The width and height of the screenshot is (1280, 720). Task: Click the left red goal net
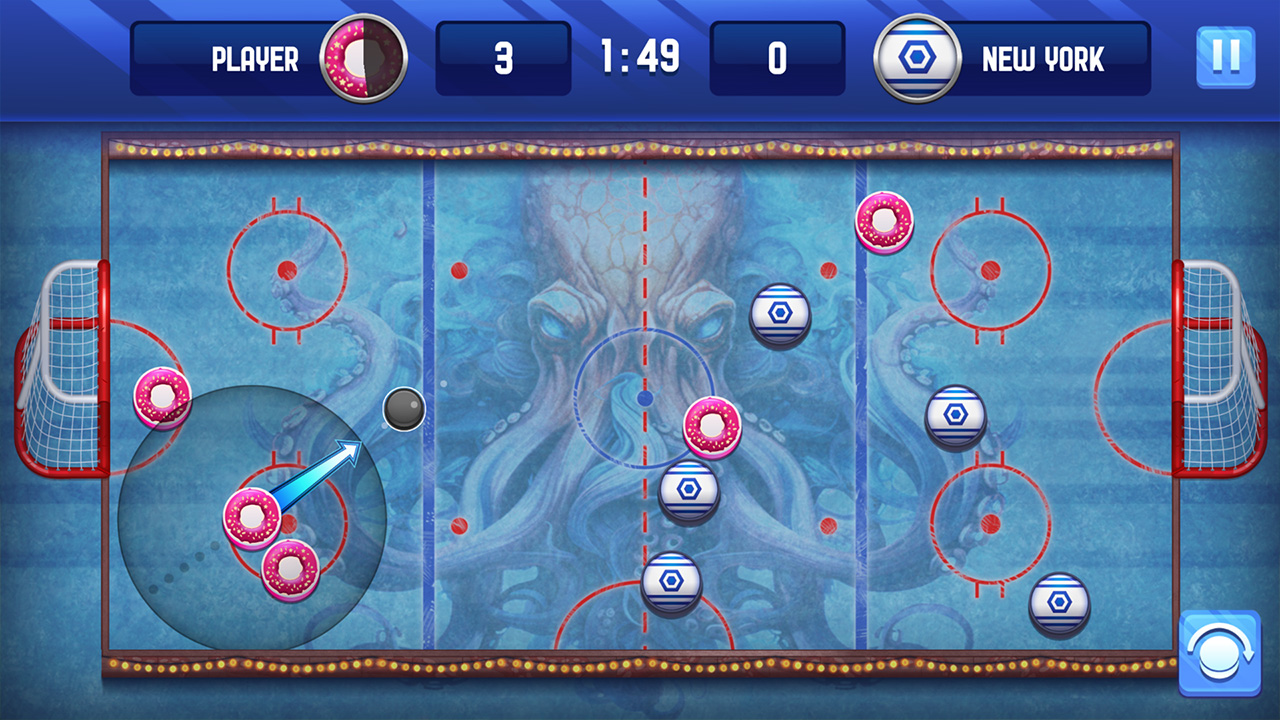62,370
